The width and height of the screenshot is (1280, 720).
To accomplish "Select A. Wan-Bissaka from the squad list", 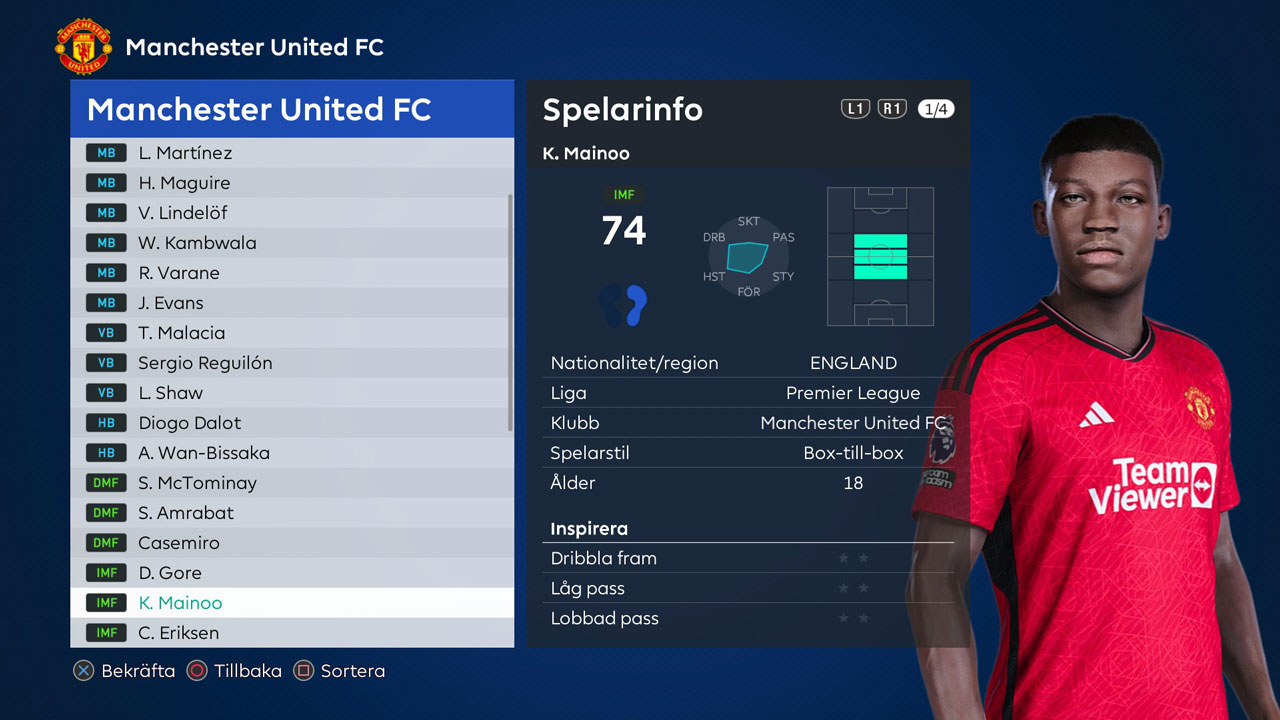I will tap(290, 453).
